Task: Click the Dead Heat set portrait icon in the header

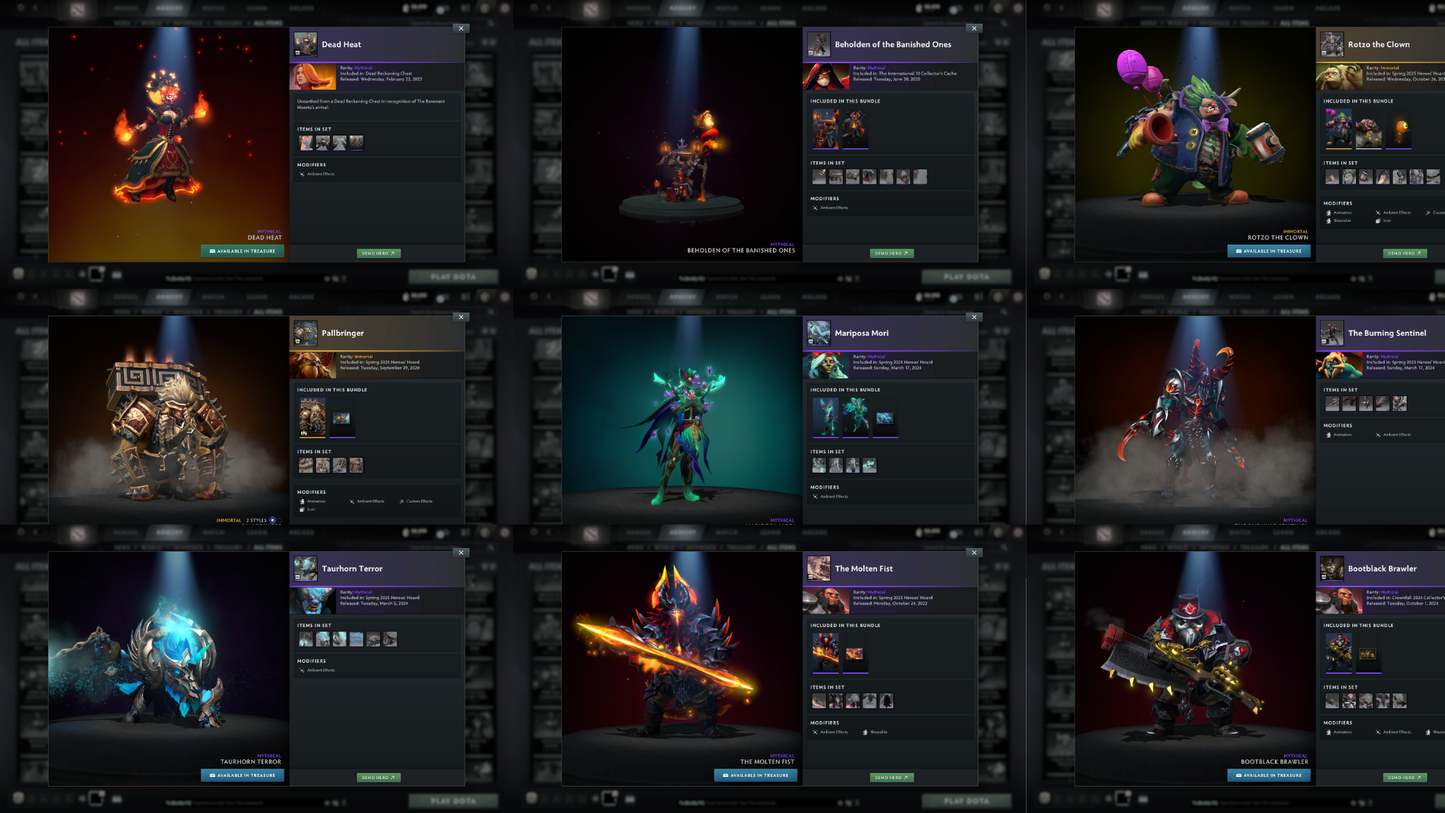Action: (305, 44)
